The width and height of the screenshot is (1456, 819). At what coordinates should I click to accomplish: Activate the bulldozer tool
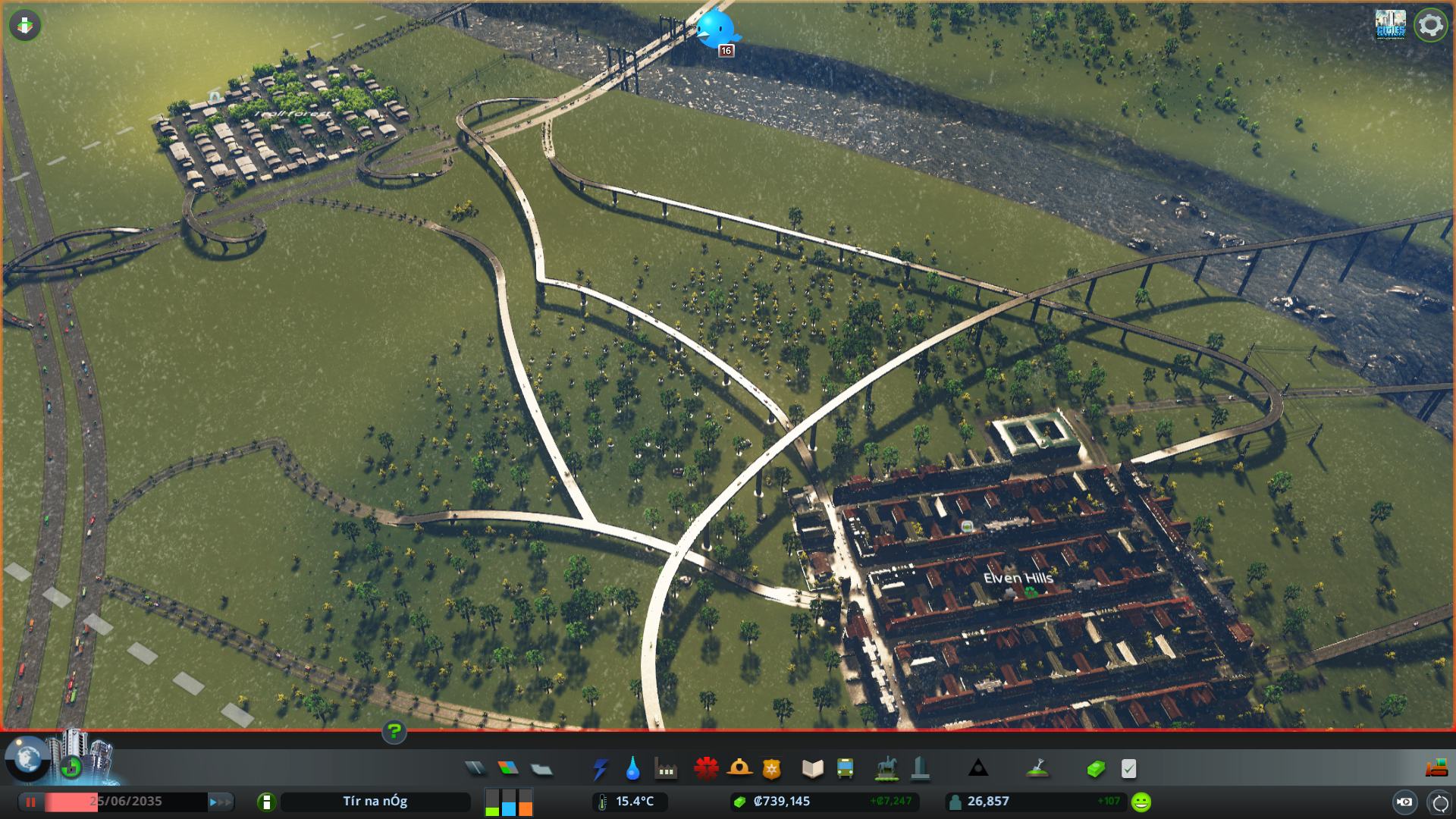tap(1436, 769)
